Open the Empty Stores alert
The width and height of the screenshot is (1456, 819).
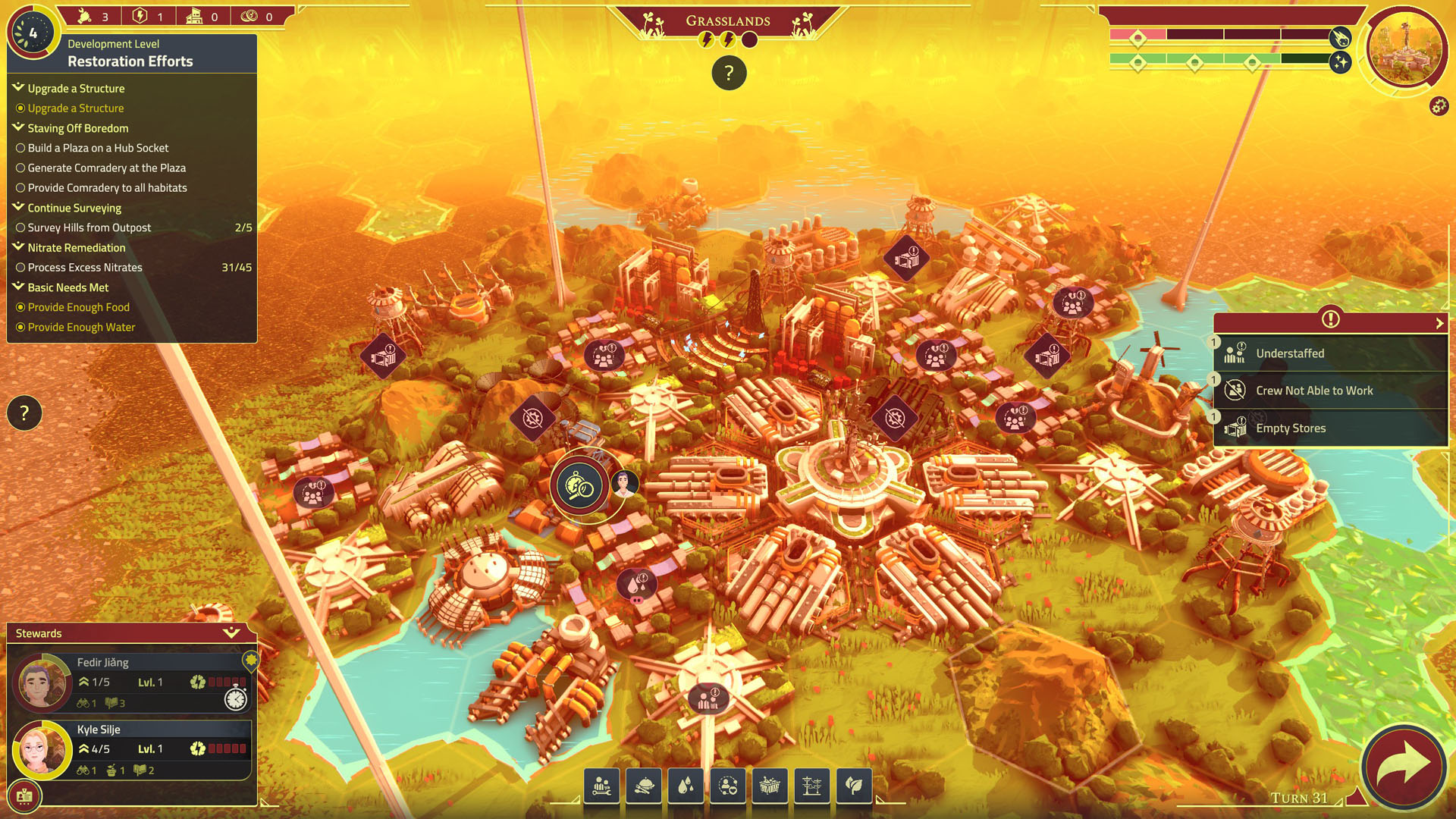pyautogui.click(x=1329, y=428)
